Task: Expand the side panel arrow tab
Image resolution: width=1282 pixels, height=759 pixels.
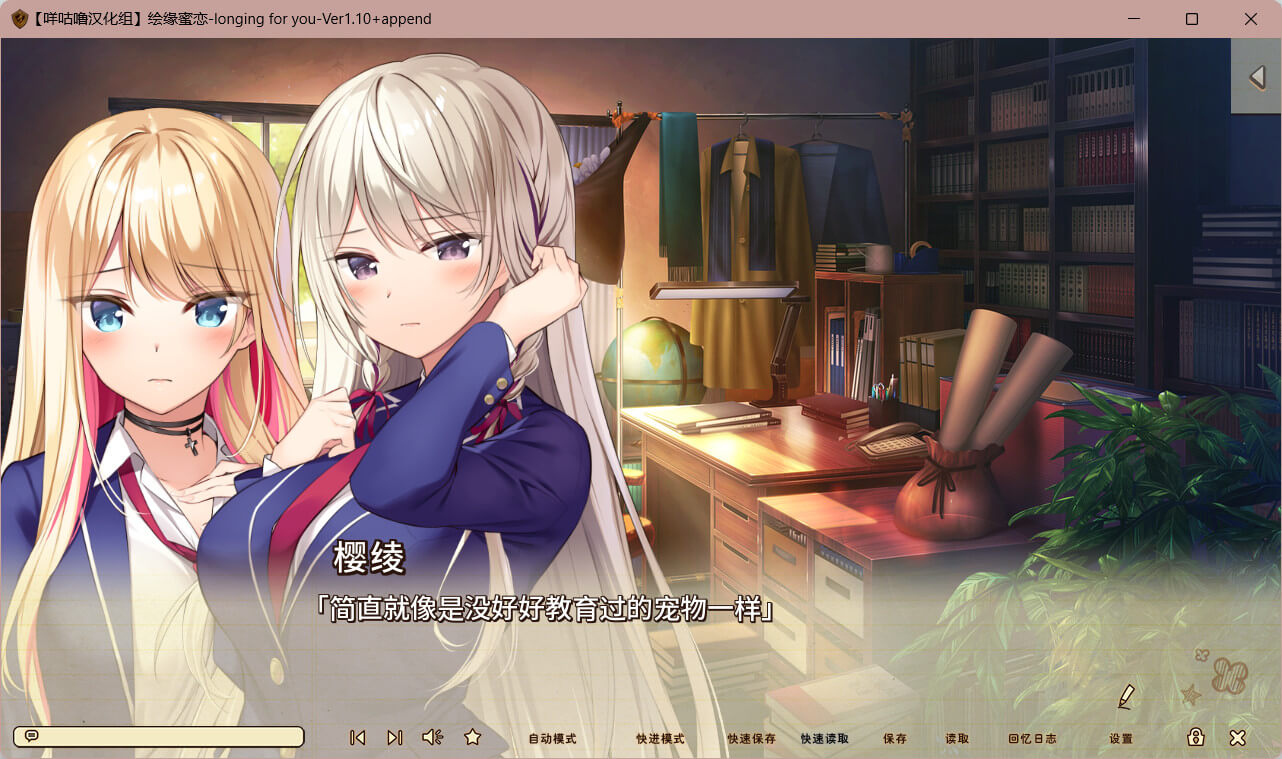Action: coord(1257,77)
